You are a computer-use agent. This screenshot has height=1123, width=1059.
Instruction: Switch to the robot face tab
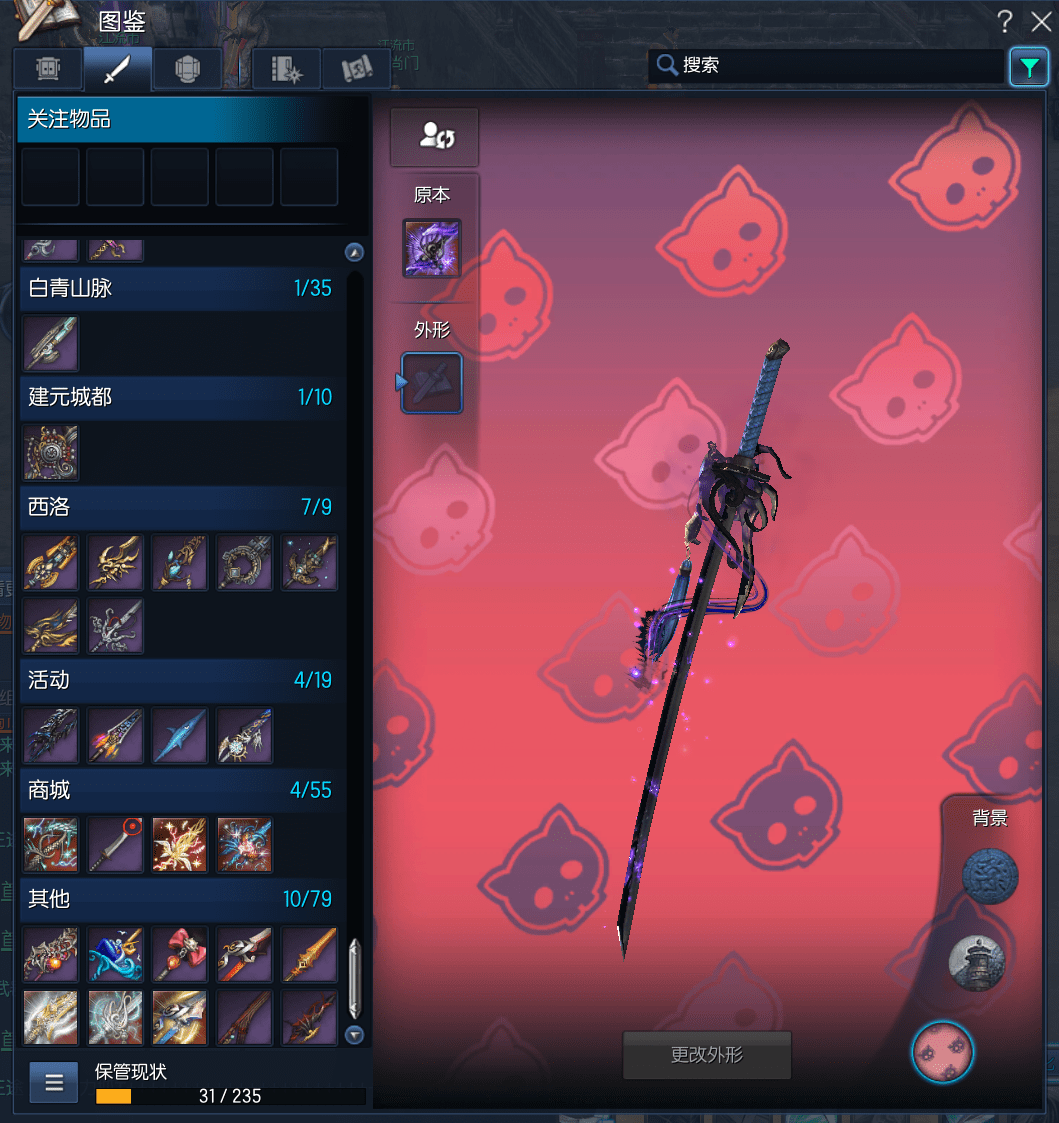point(48,69)
